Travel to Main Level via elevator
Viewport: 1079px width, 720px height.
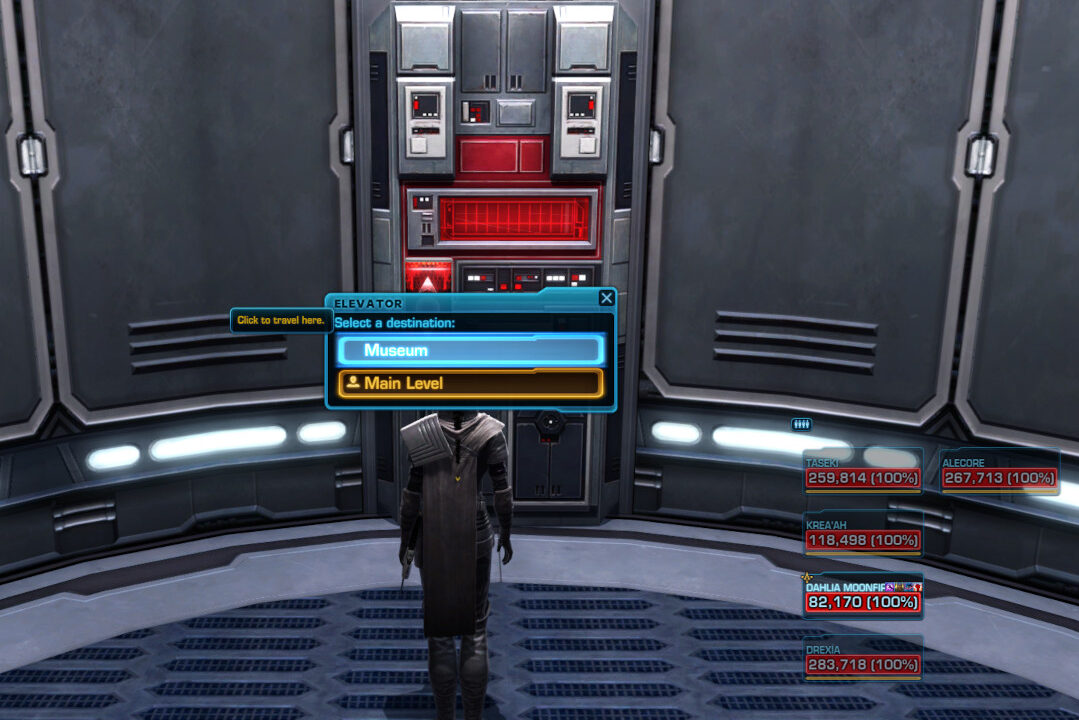pyautogui.click(x=470, y=383)
